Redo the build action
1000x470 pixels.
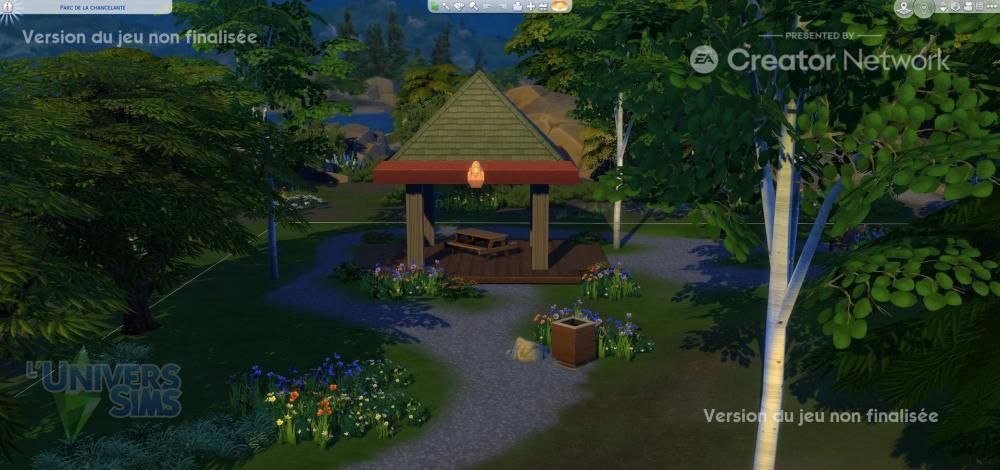pos(502,6)
